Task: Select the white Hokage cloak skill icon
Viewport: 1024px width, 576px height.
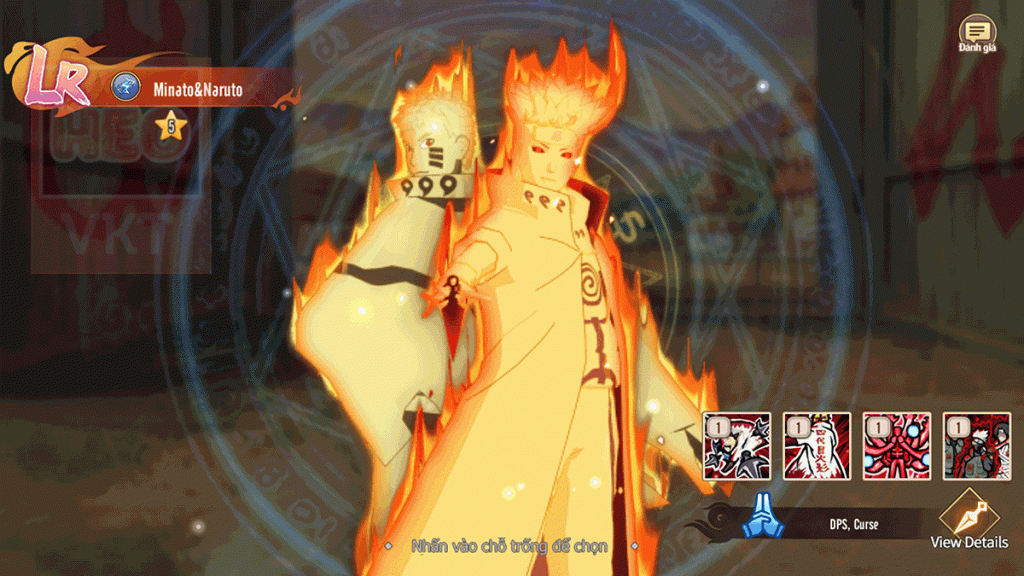Action: tap(817, 446)
